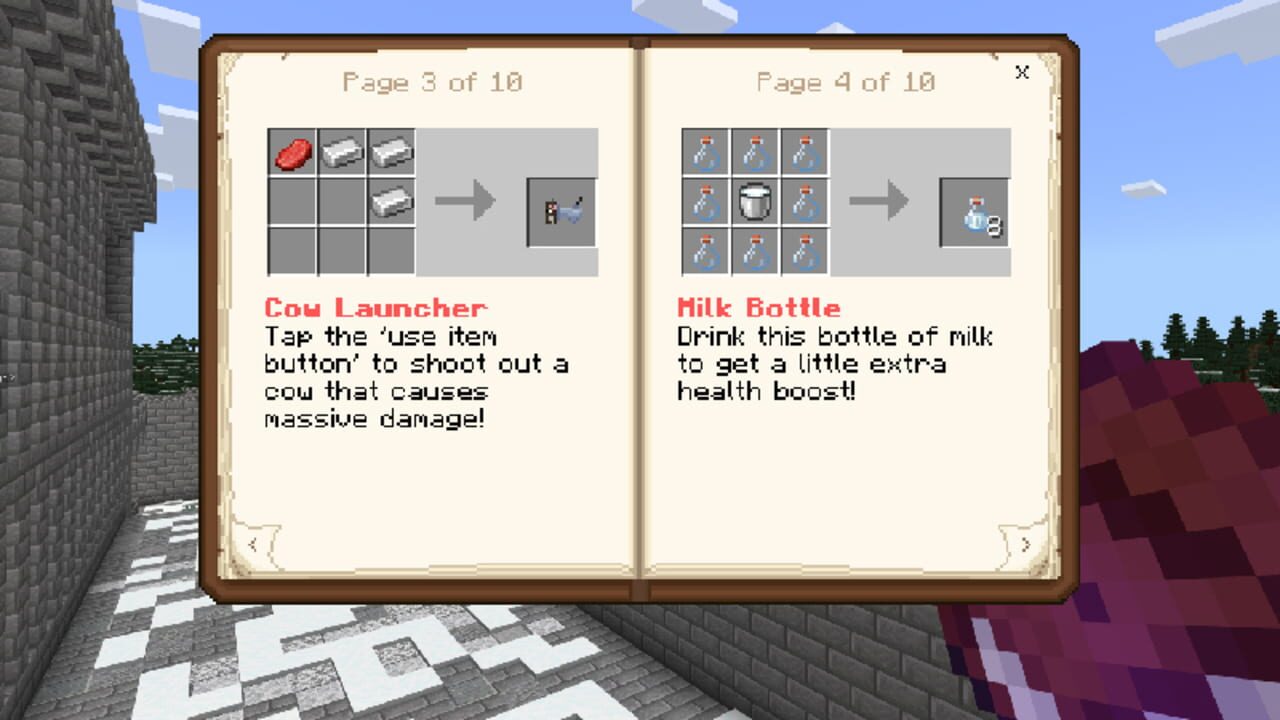
Task: Click the Milk Bottle output stack of 8
Action: (973, 212)
